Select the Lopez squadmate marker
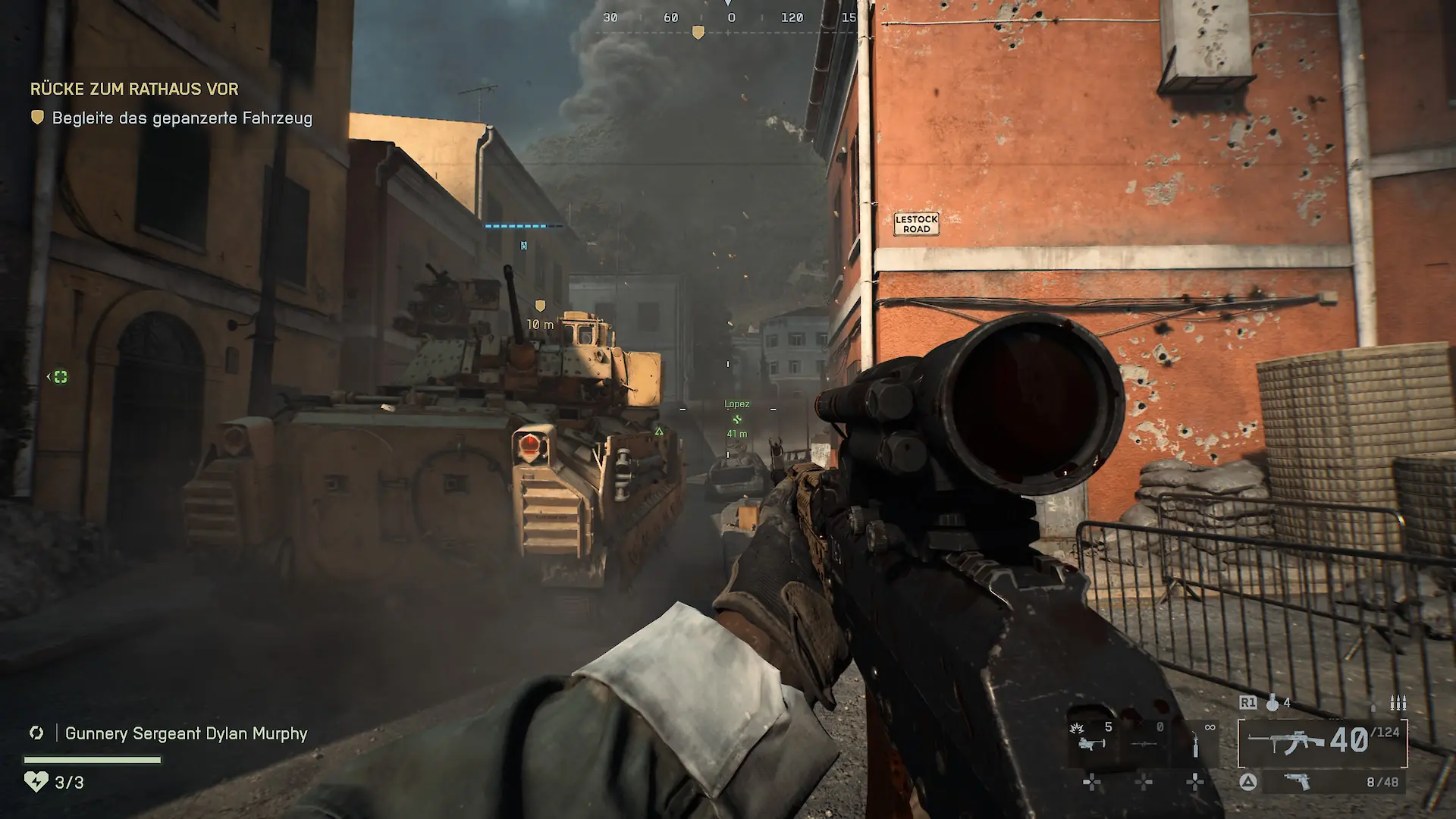The height and width of the screenshot is (819, 1456). pyautogui.click(x=736, y=419)
